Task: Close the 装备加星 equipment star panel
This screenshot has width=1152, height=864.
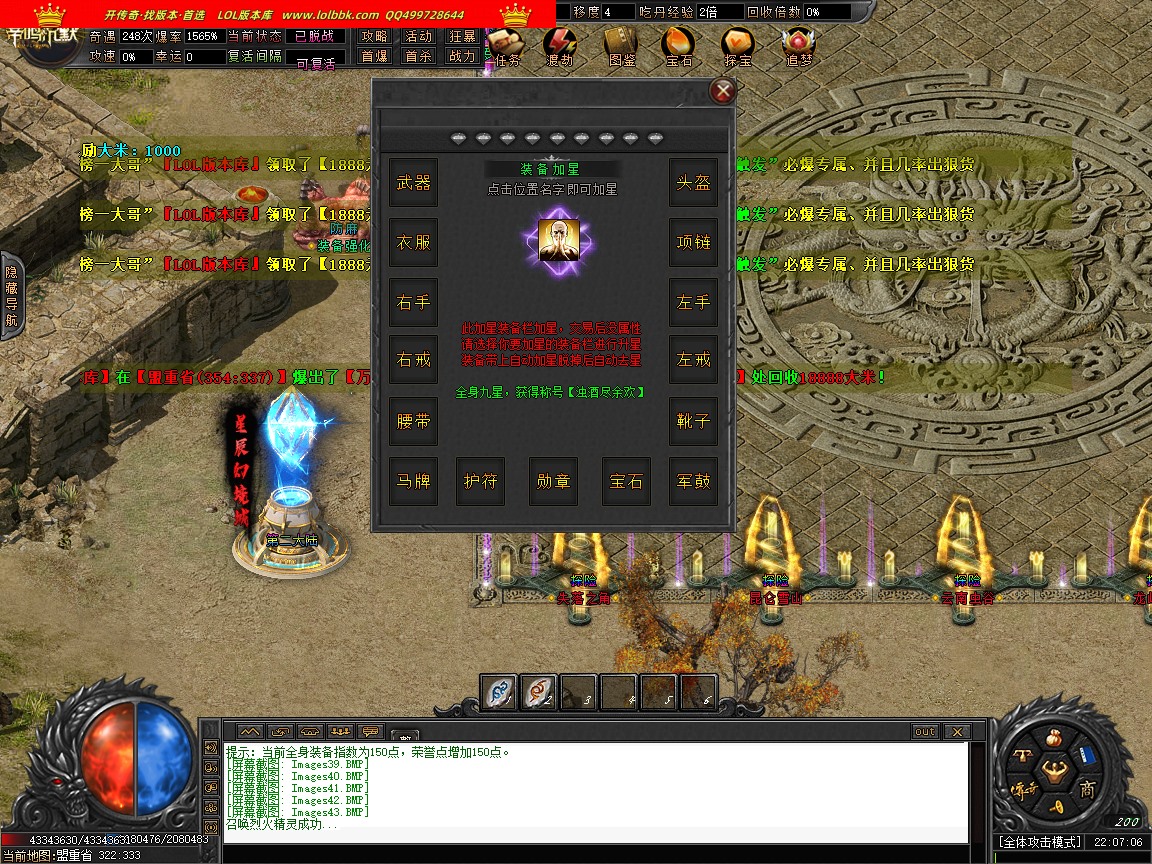Action: coord(722,92)
